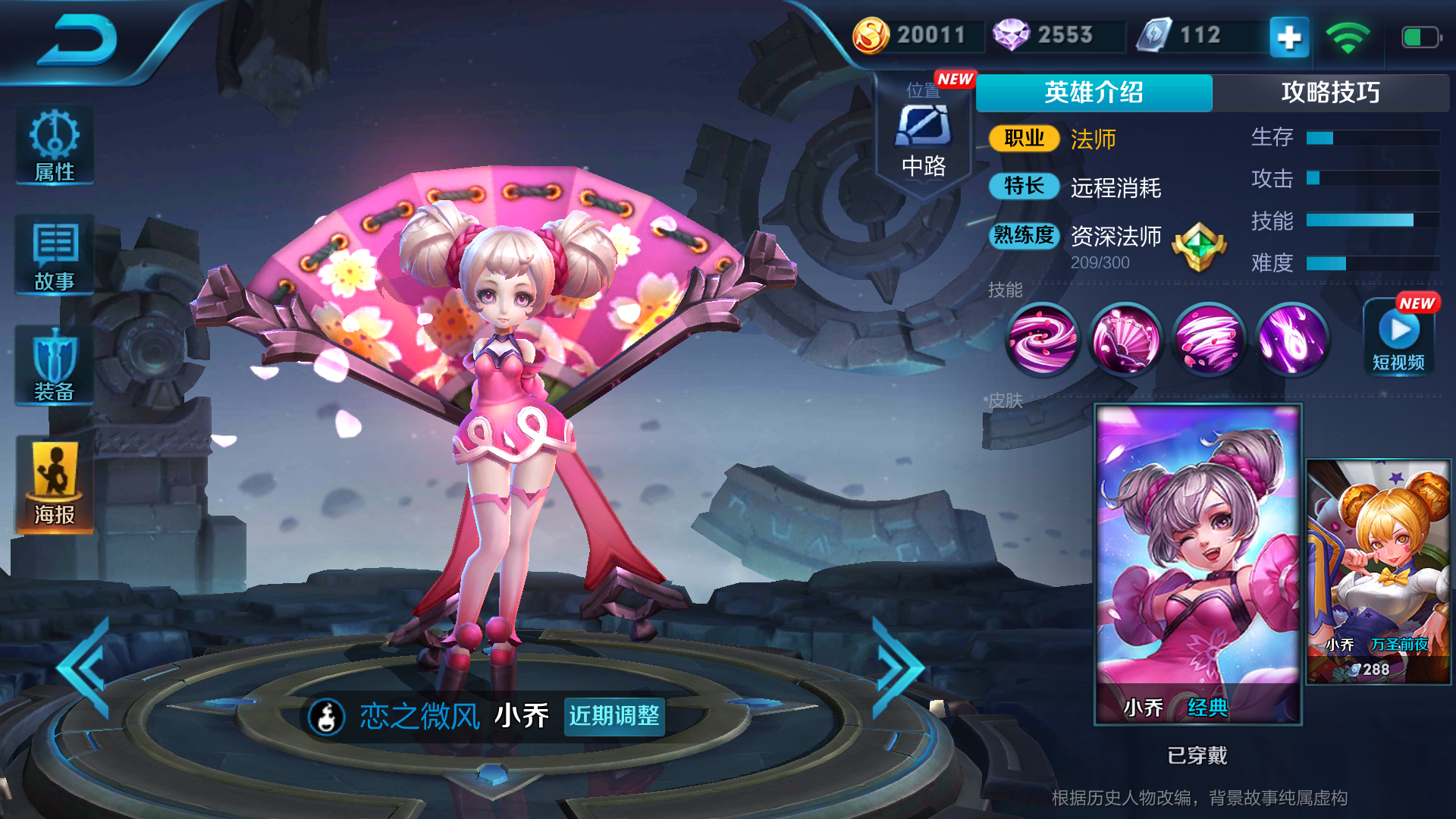The width and height of the screenshot is (1456, 819).
Task: Select the purple meteor skill icon
Action: (x=1292, y=339)
